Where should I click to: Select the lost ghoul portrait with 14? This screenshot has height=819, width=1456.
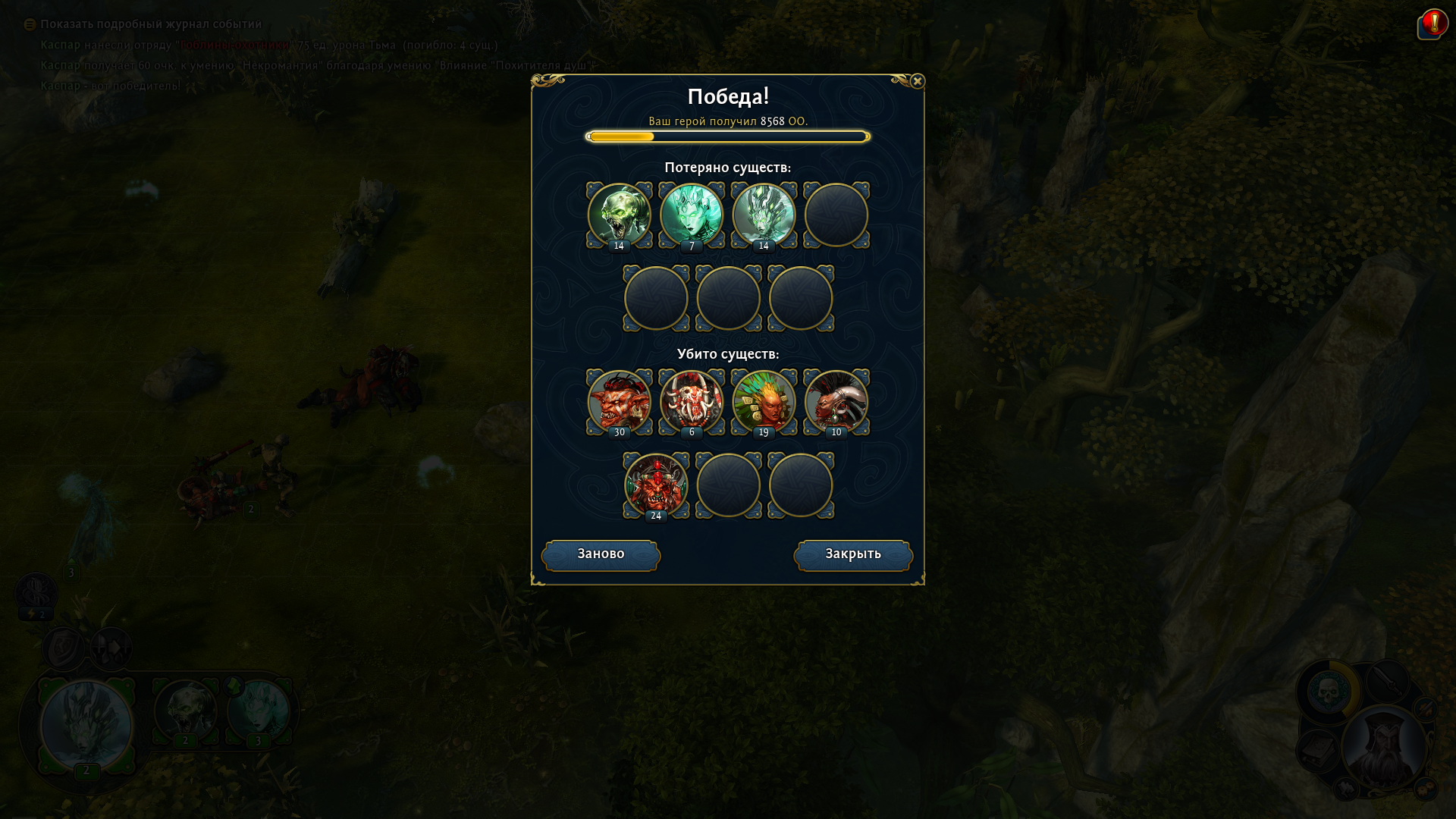pos(619,215)
